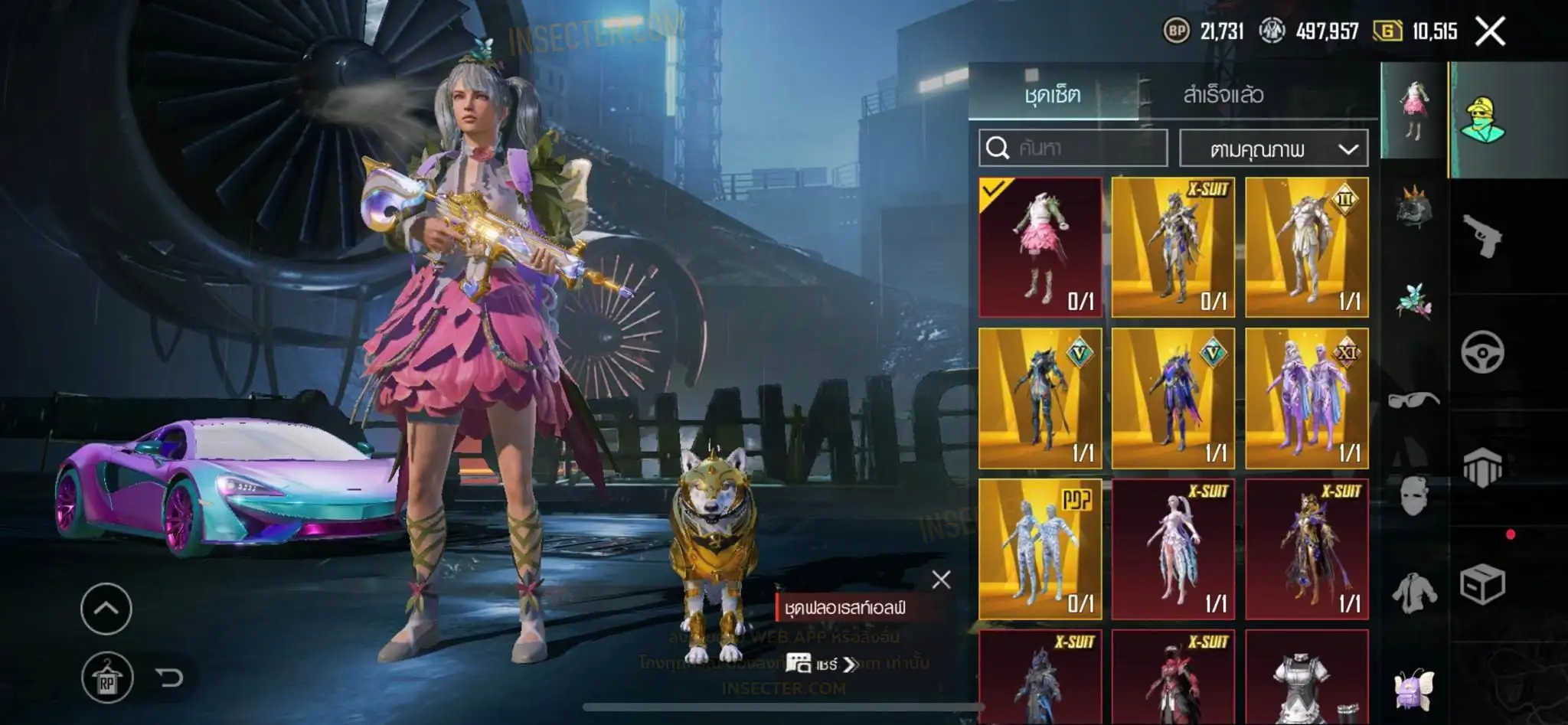Share the outfit using the แชร์ button
Image resolution: width=1568 pixels, height=725 pixels.
pos(822,664)
